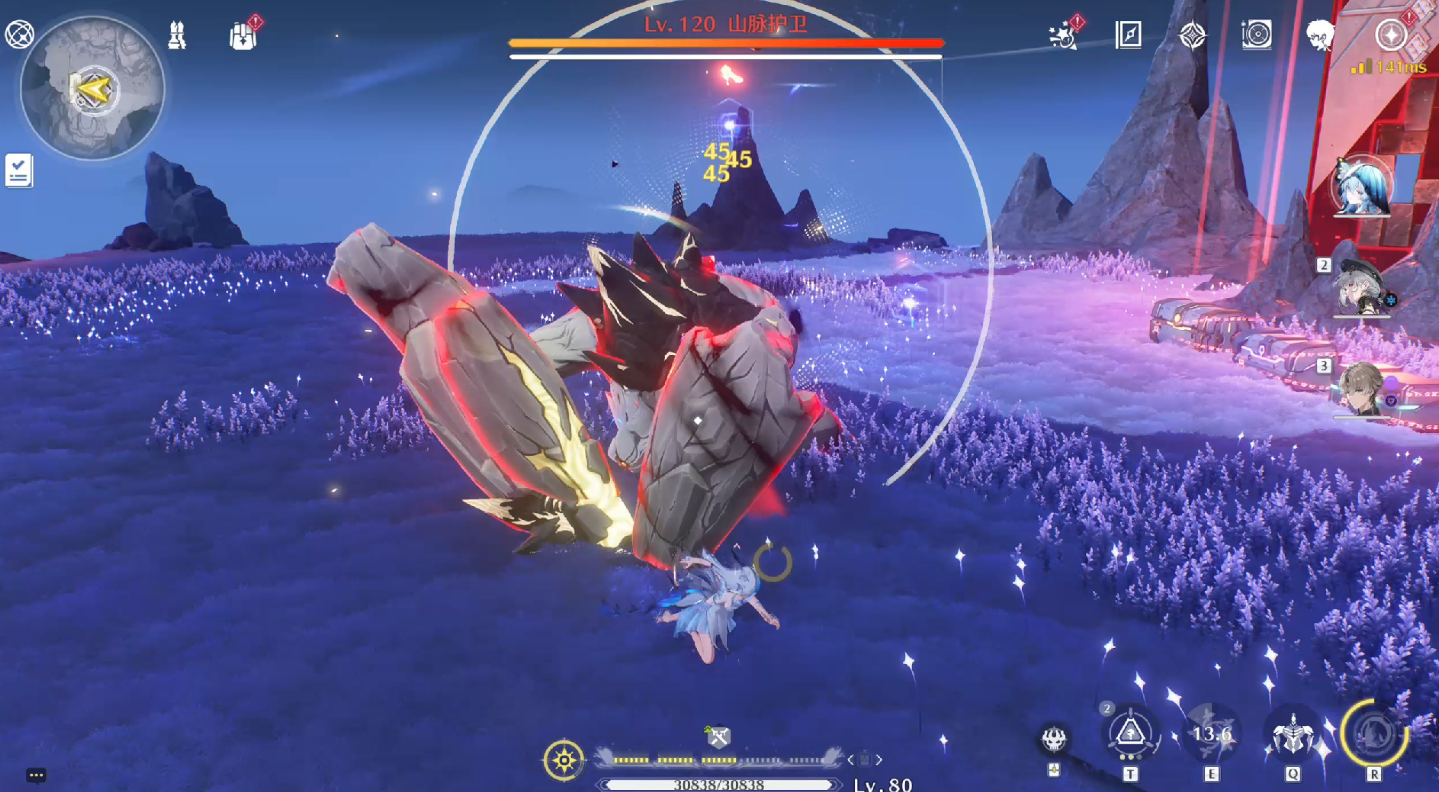This screenshot has width=1439, height=792.
Task: Activate the armored echo skill
Action: [x=1292, y=735]
